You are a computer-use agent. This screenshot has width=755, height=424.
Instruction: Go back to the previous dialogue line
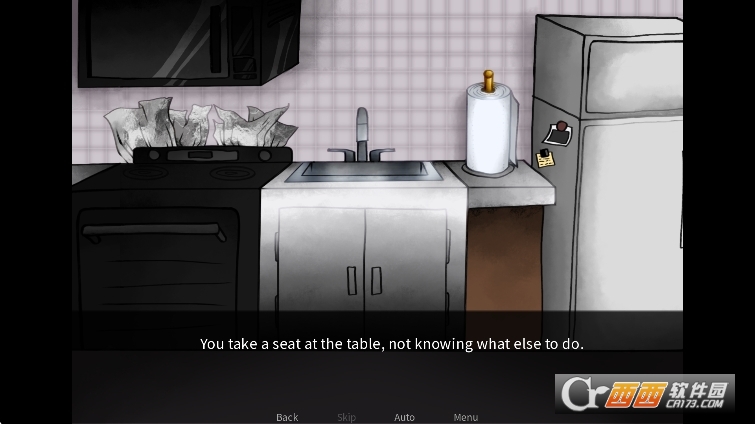coord(287,417)
